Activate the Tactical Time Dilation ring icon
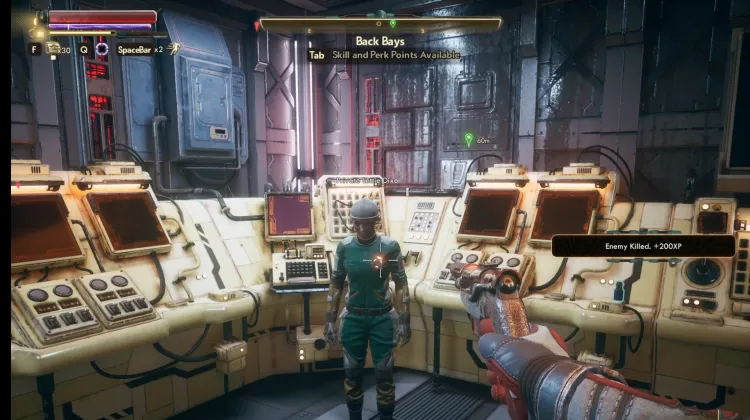 tap(101, 48)
